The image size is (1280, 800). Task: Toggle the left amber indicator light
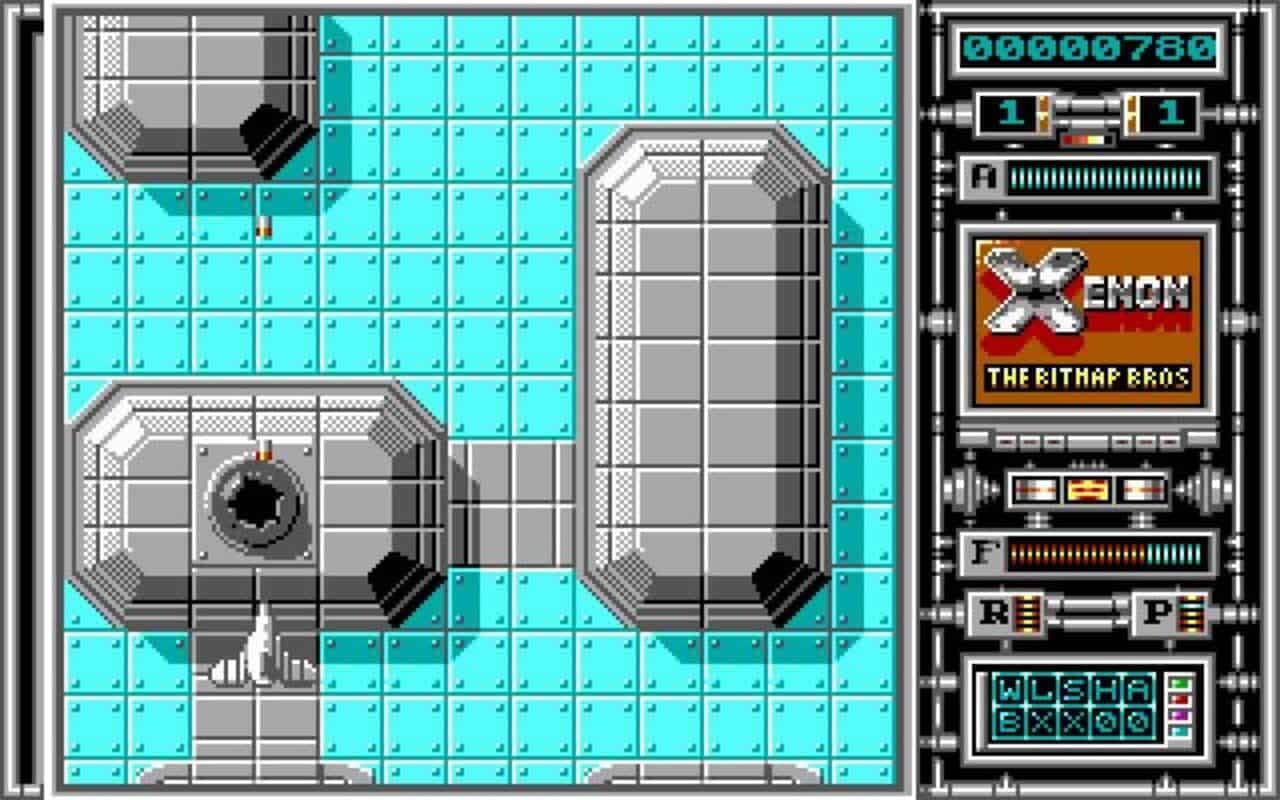tap(1036, 490)
